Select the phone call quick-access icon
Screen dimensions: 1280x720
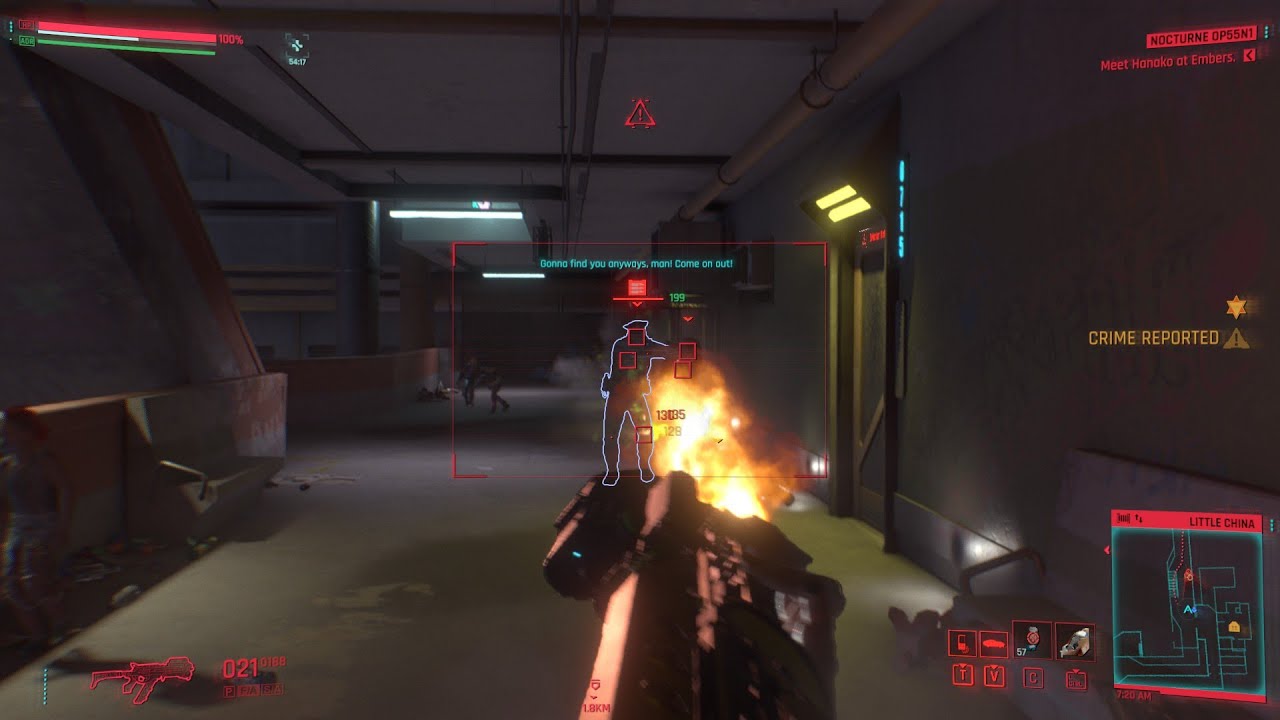click(962, 643)
